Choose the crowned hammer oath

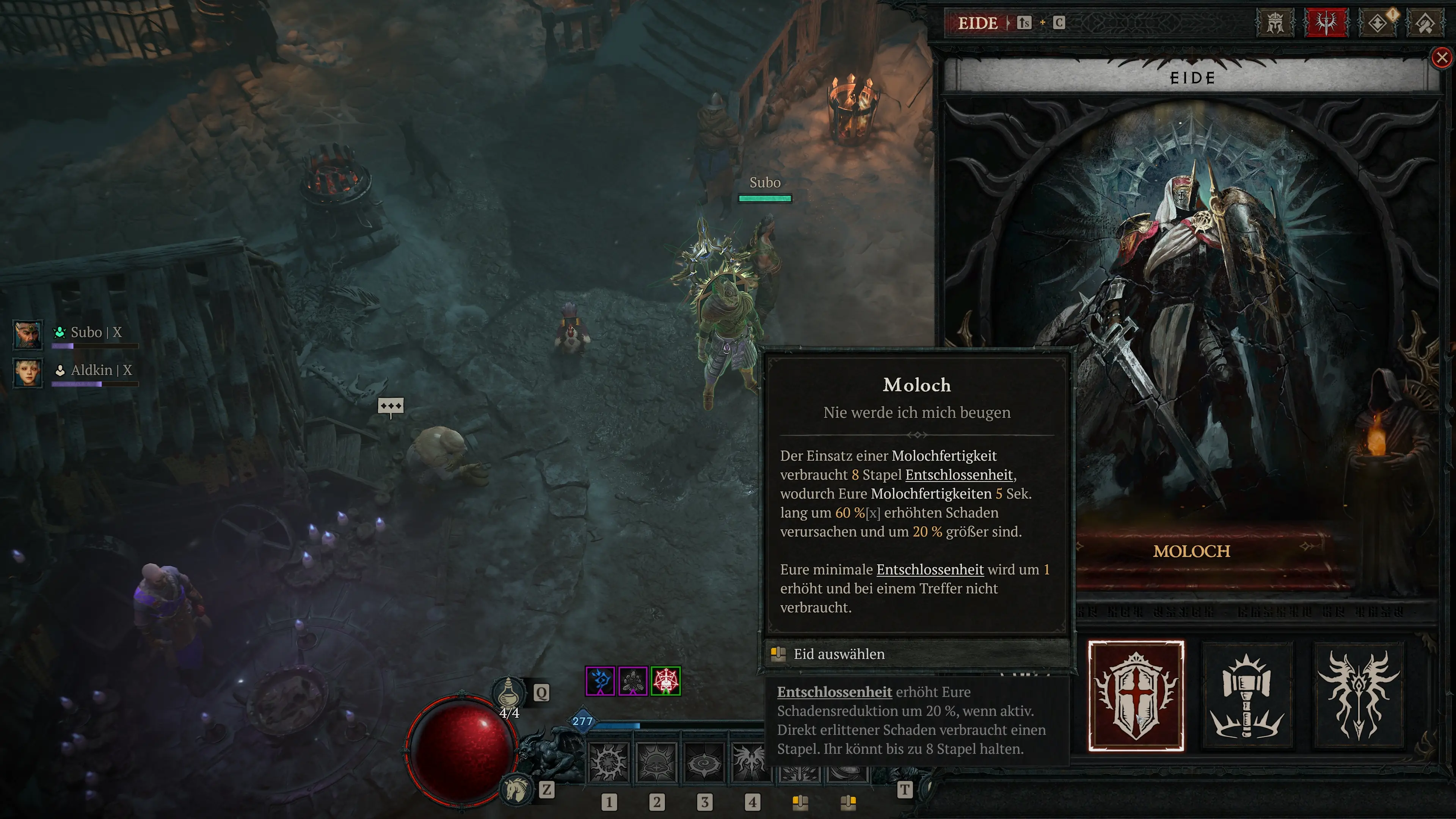click(1247, 696)
